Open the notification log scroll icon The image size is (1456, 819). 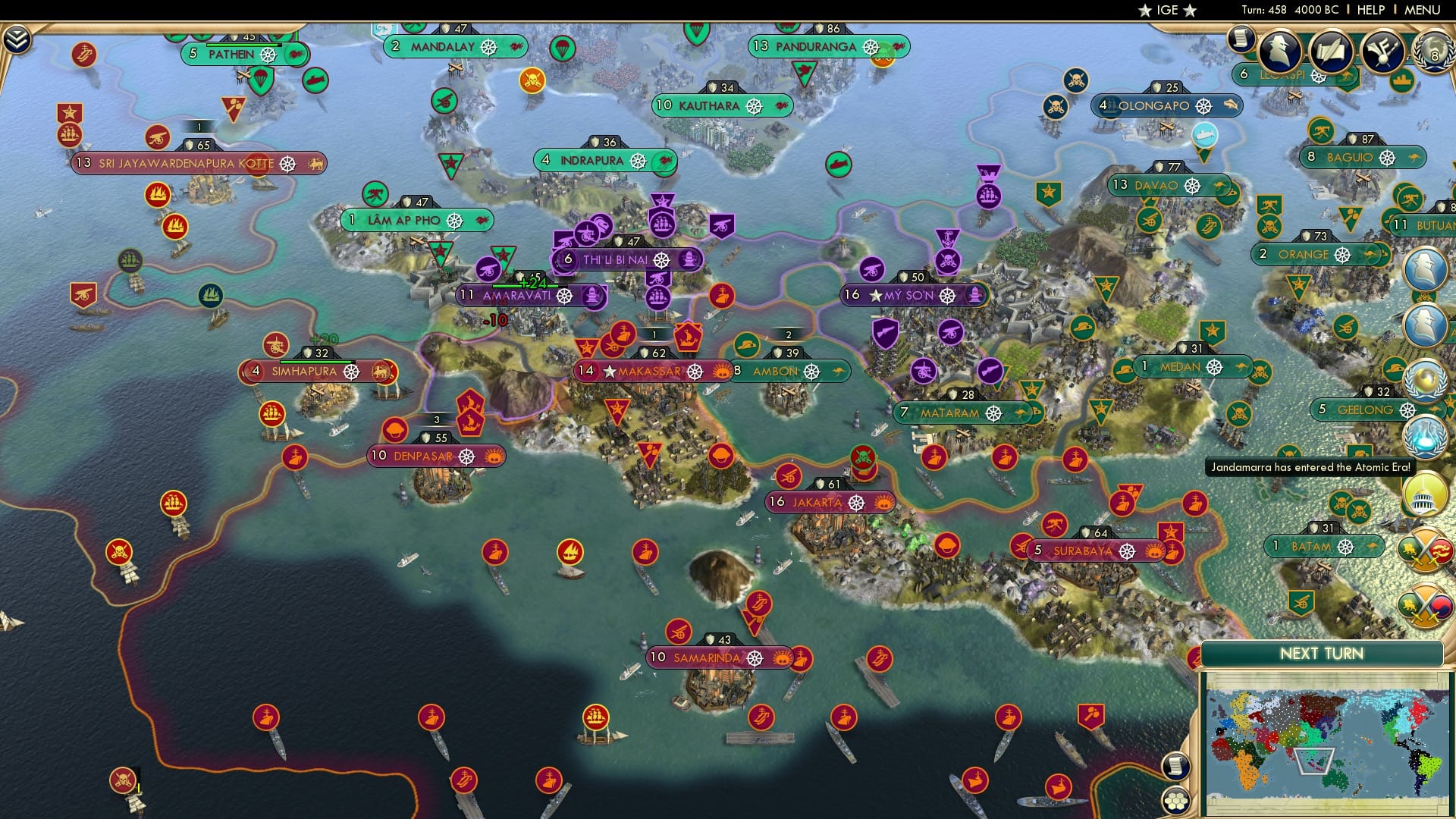1241,38
